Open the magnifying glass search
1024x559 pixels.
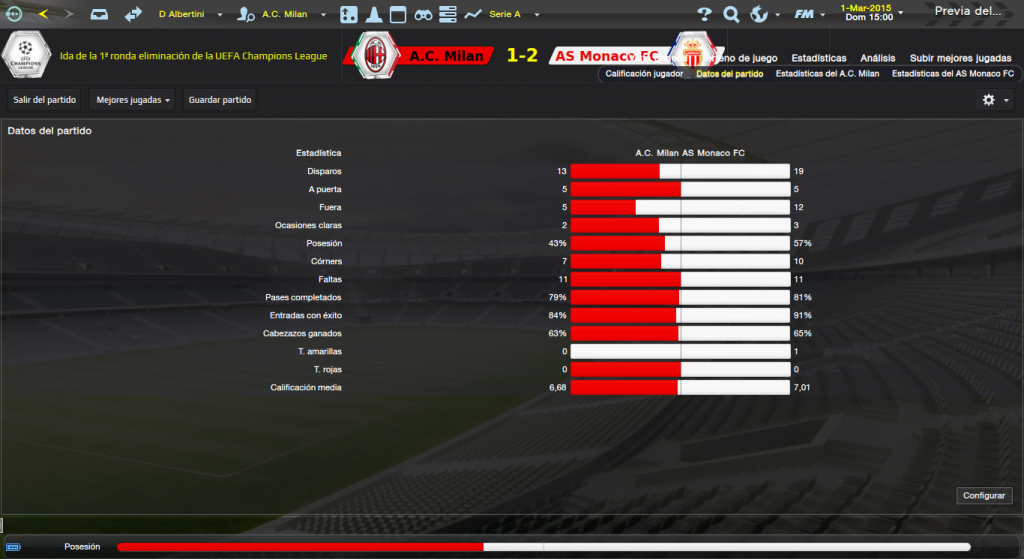[731, 14]
